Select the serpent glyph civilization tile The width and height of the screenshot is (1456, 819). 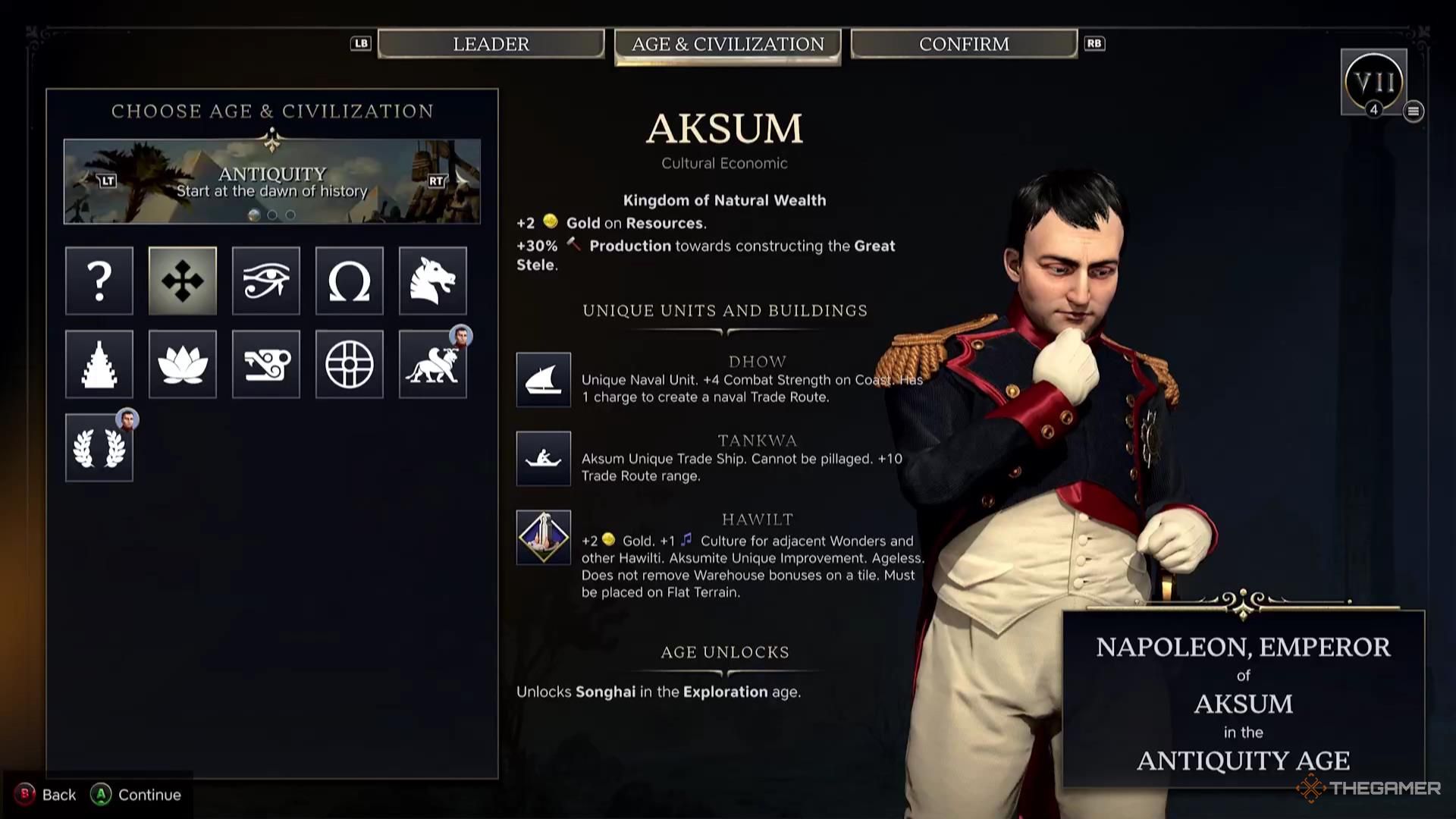(x=266, y=364)
